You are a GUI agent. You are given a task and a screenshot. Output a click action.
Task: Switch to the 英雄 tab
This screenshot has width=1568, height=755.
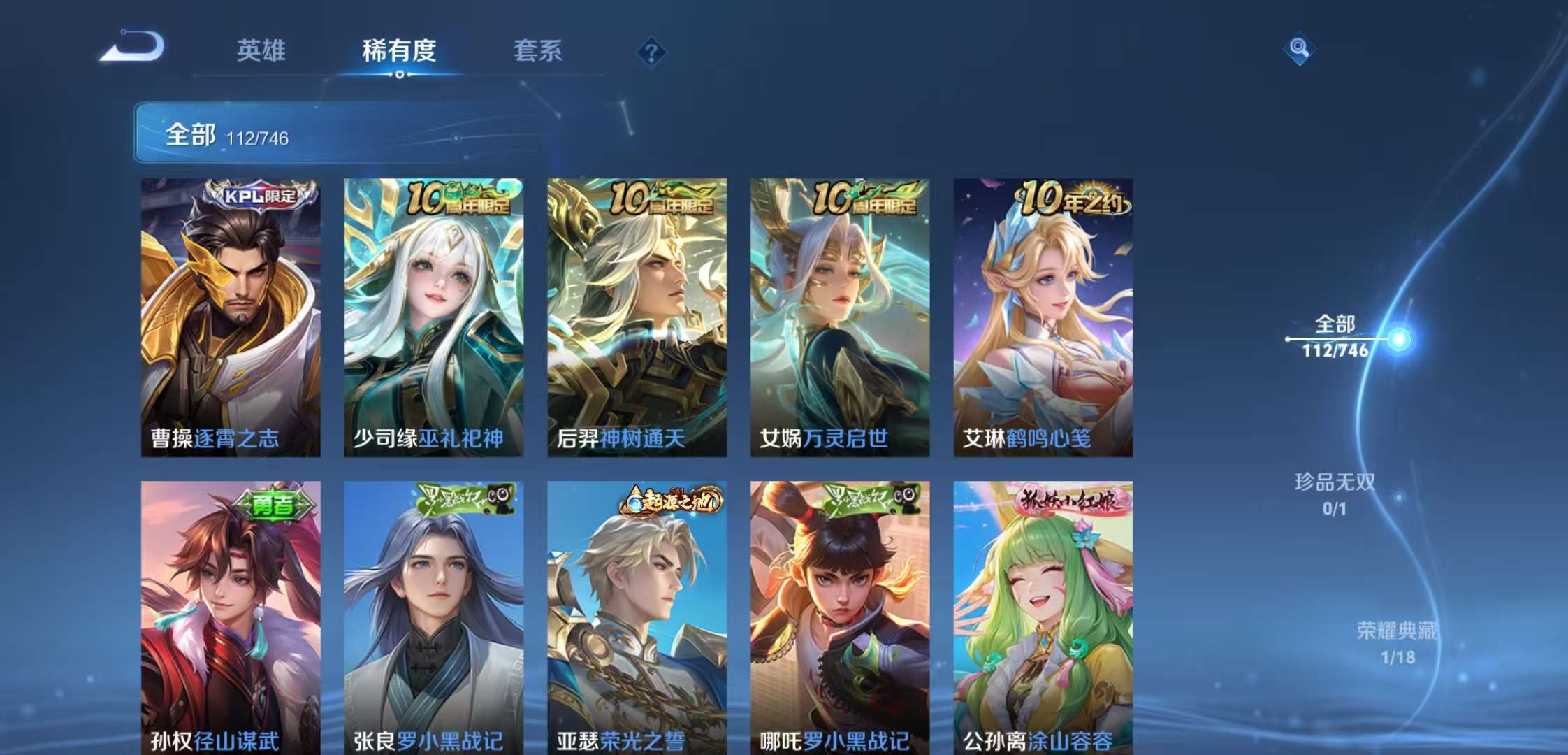[x=262, y=50]
